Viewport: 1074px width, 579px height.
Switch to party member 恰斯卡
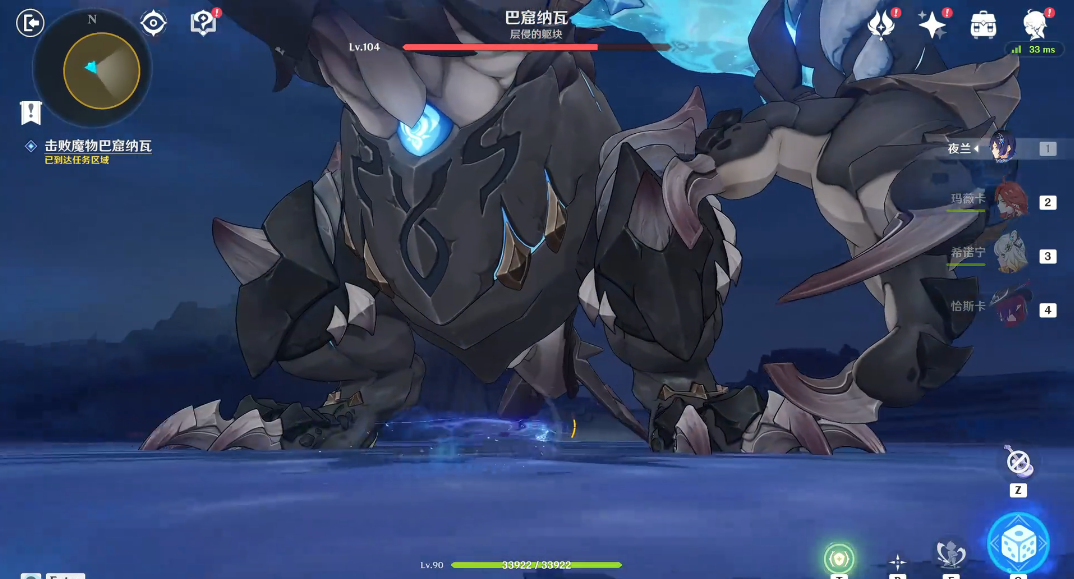click(x=1011, y=308)
